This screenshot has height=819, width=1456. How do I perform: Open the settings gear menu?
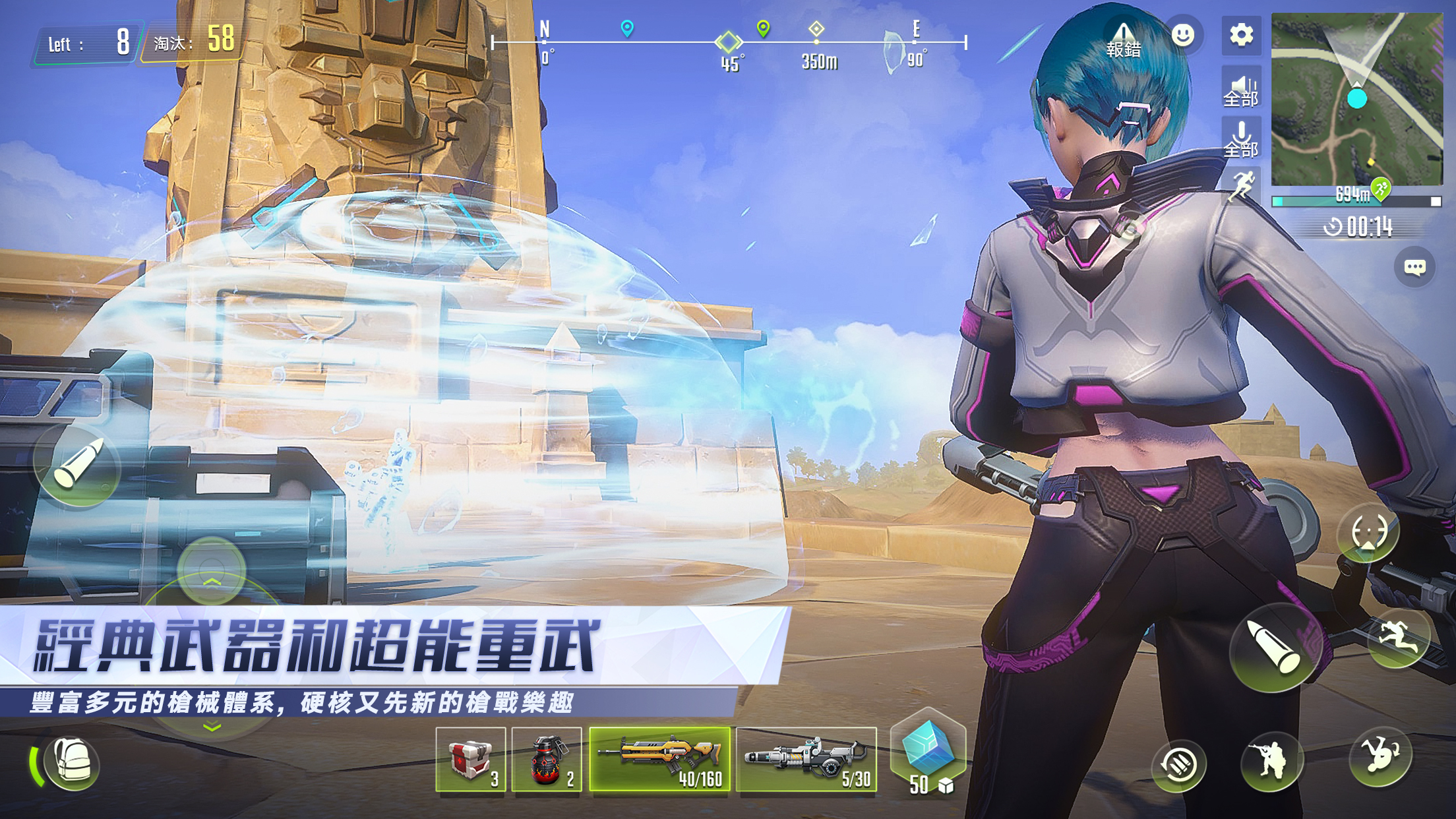[1241, 36]
